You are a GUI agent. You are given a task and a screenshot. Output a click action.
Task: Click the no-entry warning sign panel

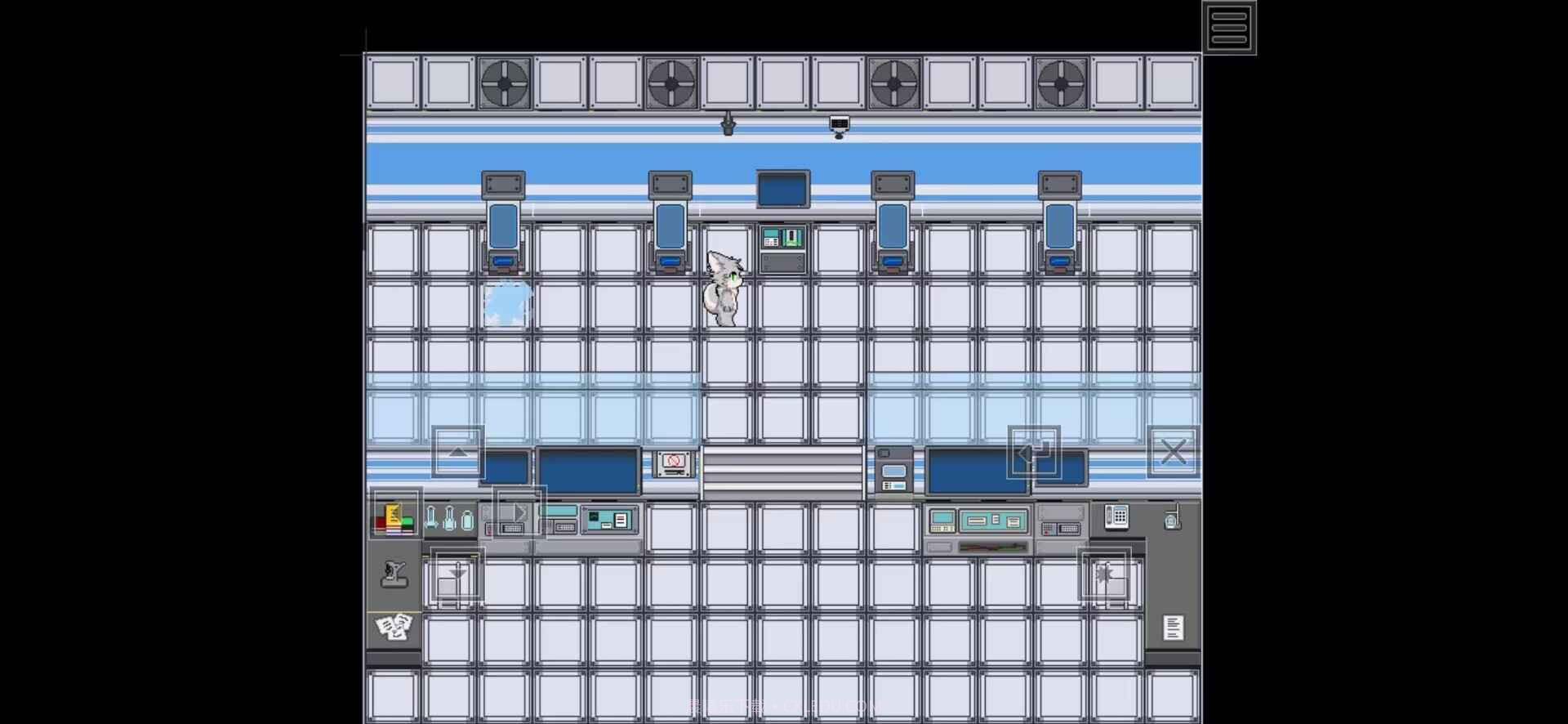pyautogui.click(x=672, y=463)
